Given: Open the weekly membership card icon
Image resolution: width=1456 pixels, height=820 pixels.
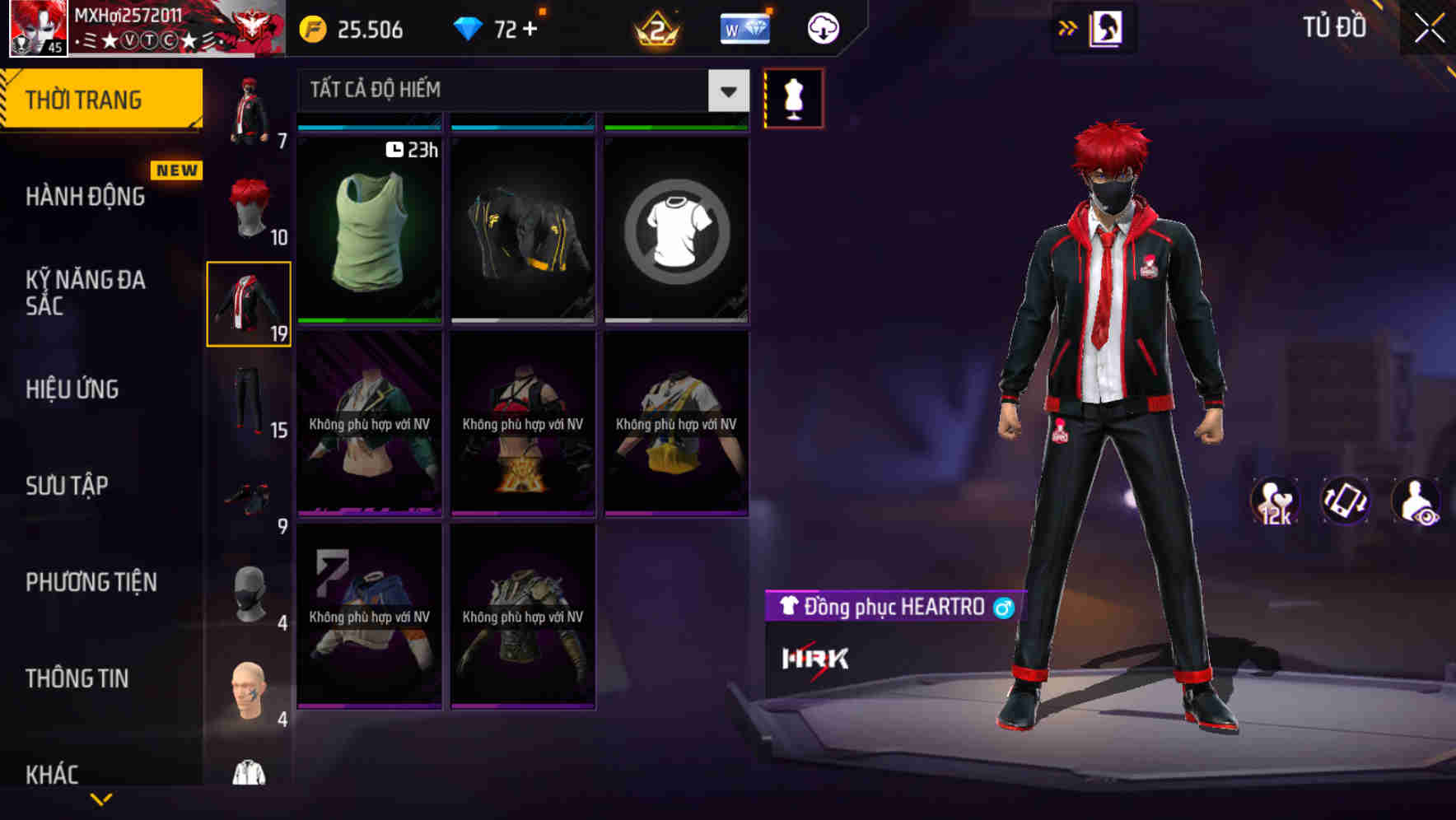Looking at the screenshot, I should click(x=744, y=27).
